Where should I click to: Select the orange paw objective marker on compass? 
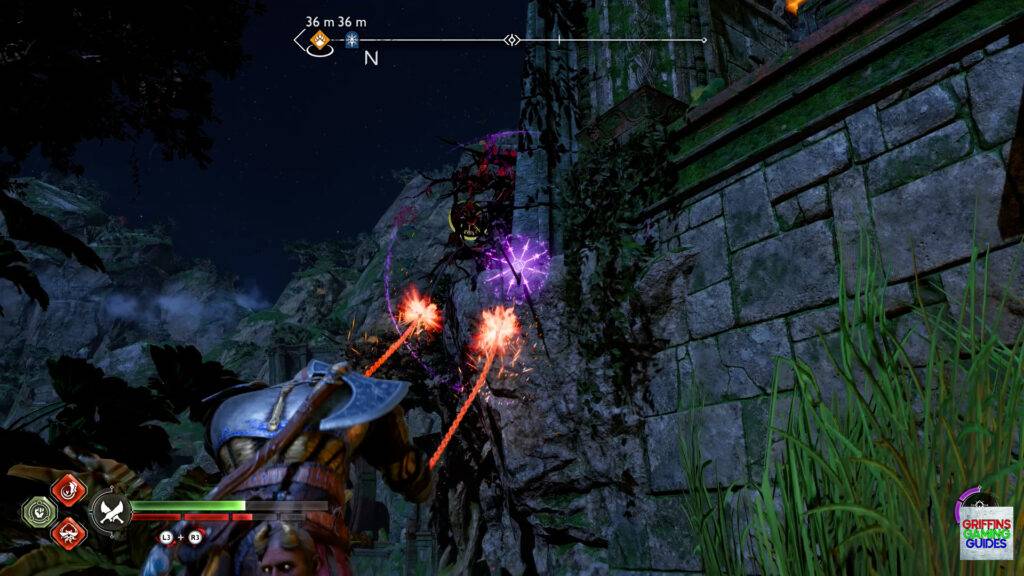coord(319,40)
